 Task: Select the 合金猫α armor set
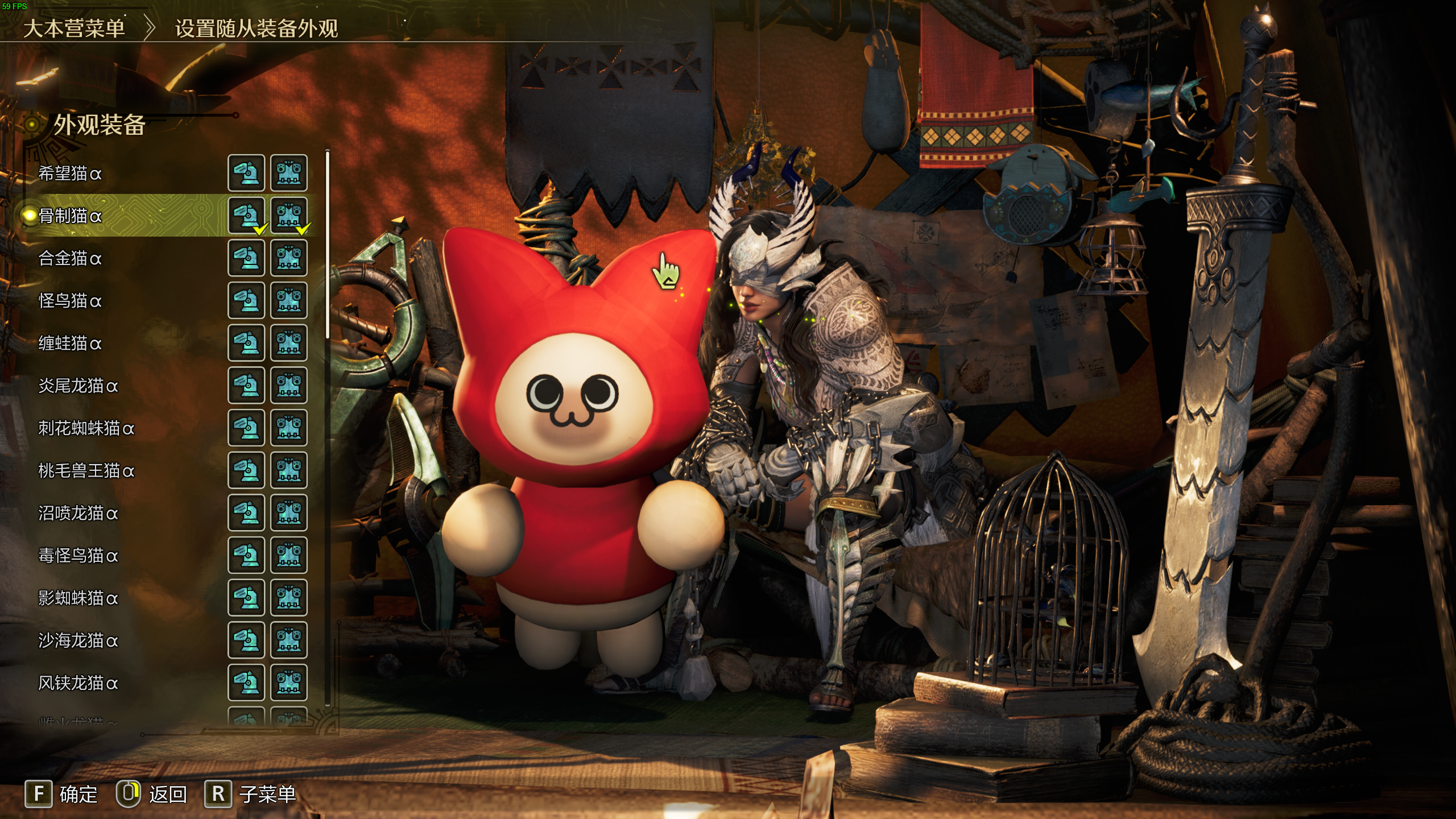coord(70,258)
